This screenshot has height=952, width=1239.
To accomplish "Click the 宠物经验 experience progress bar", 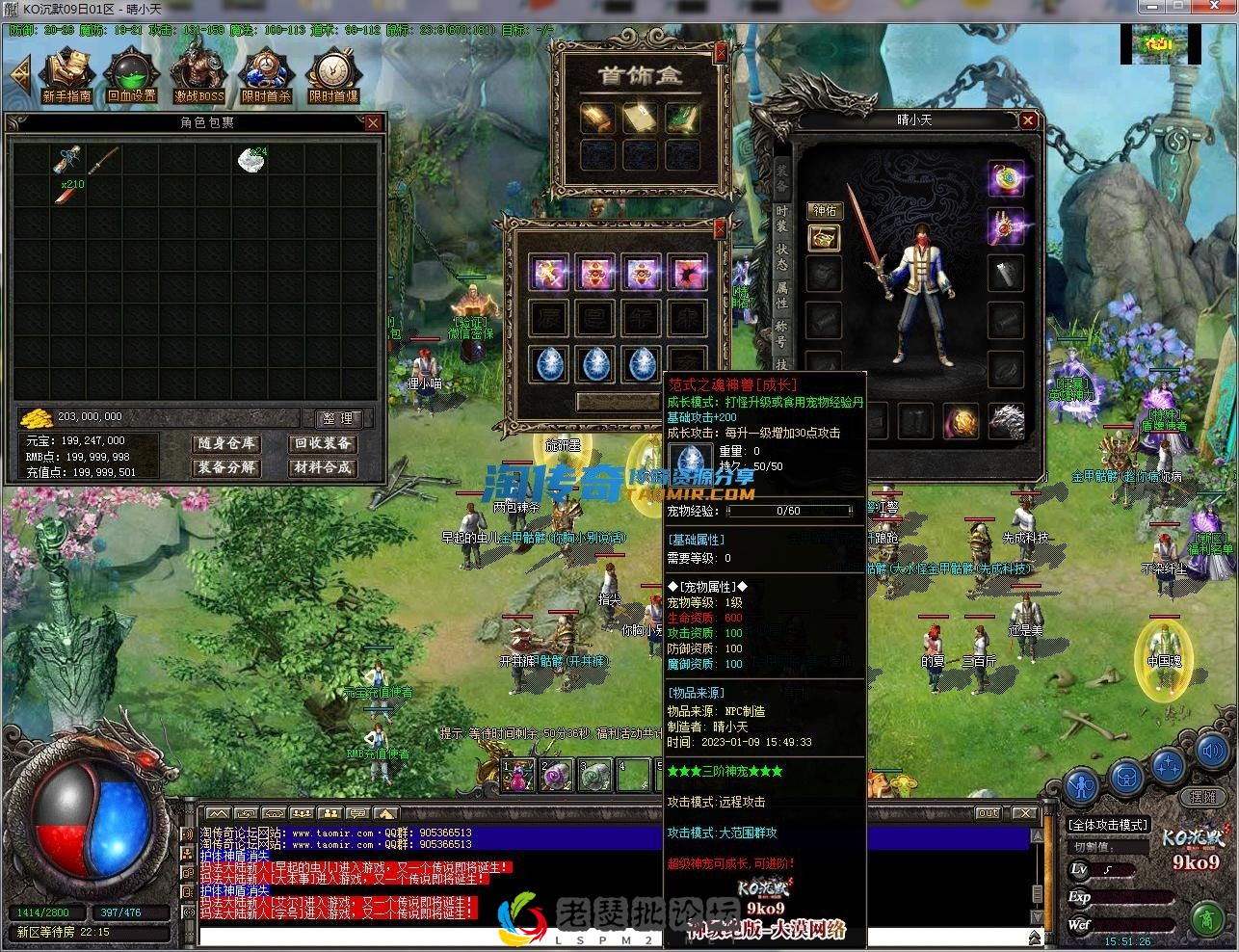I will (x=790, y=512).
